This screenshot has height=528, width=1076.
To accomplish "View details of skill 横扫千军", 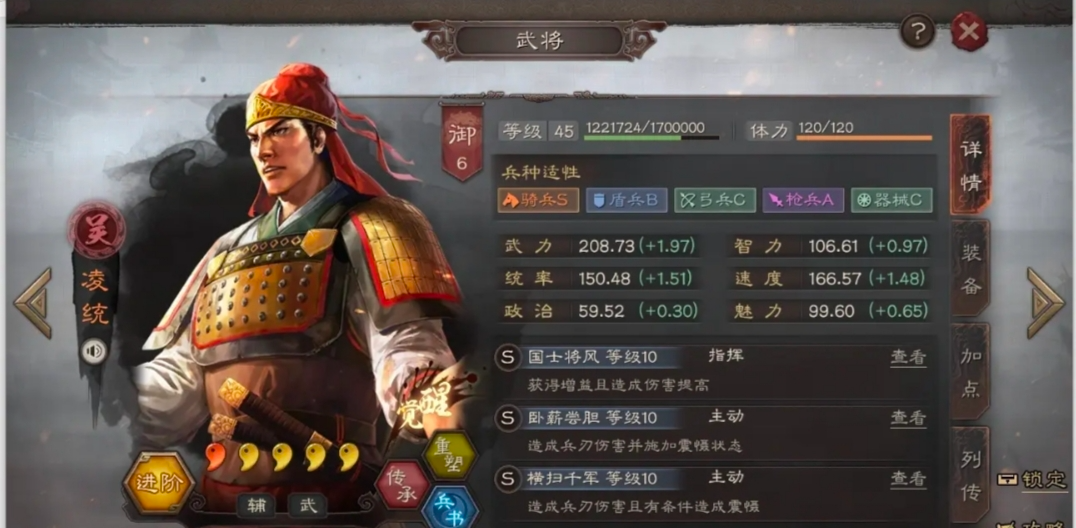I will [908, 479].
